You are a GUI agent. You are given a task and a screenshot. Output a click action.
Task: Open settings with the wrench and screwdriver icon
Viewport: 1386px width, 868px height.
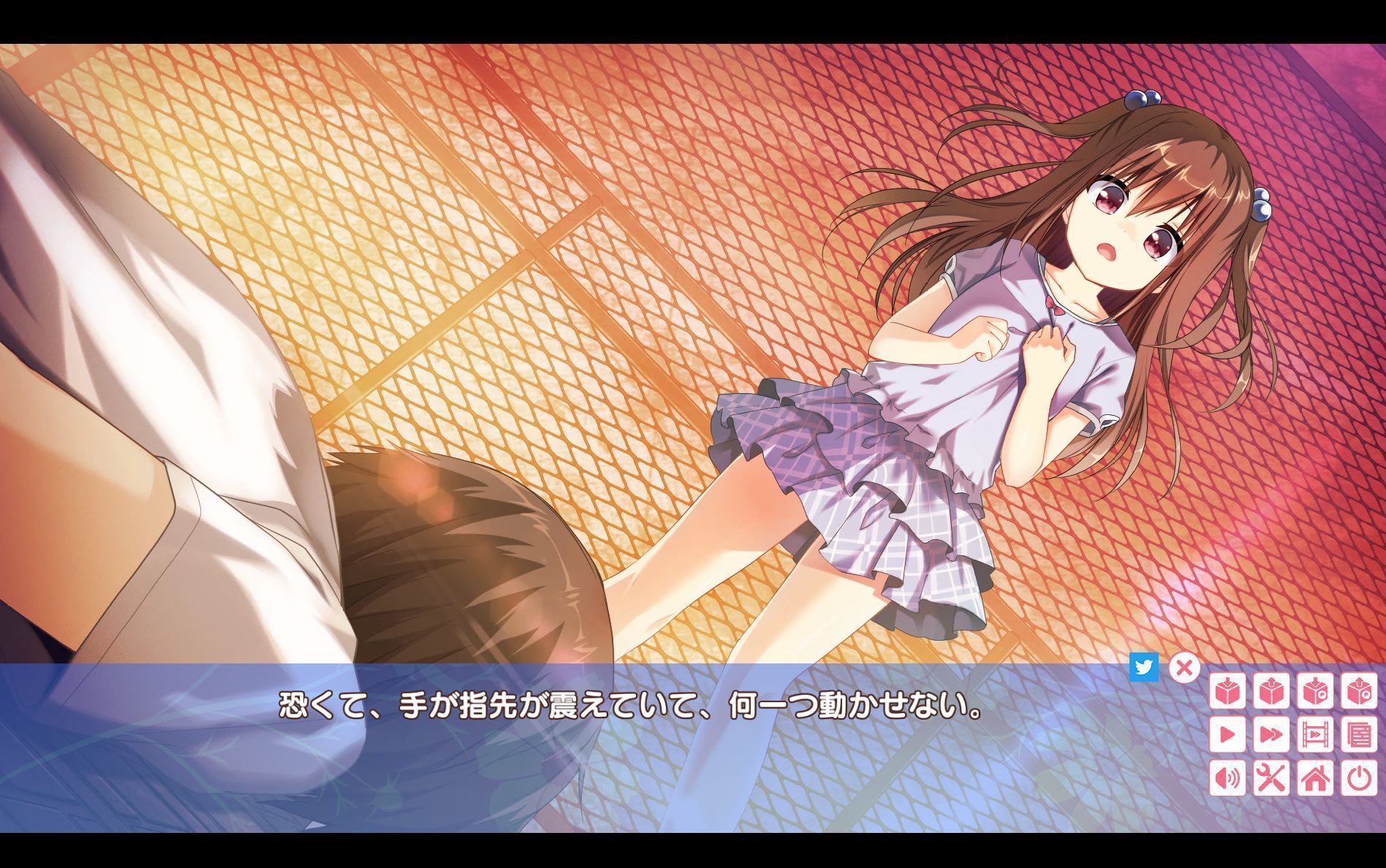click(1272, 779)
